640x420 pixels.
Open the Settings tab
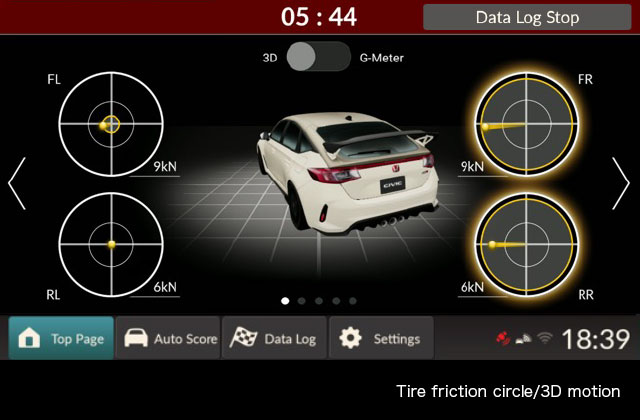click(x=381, y=339)
